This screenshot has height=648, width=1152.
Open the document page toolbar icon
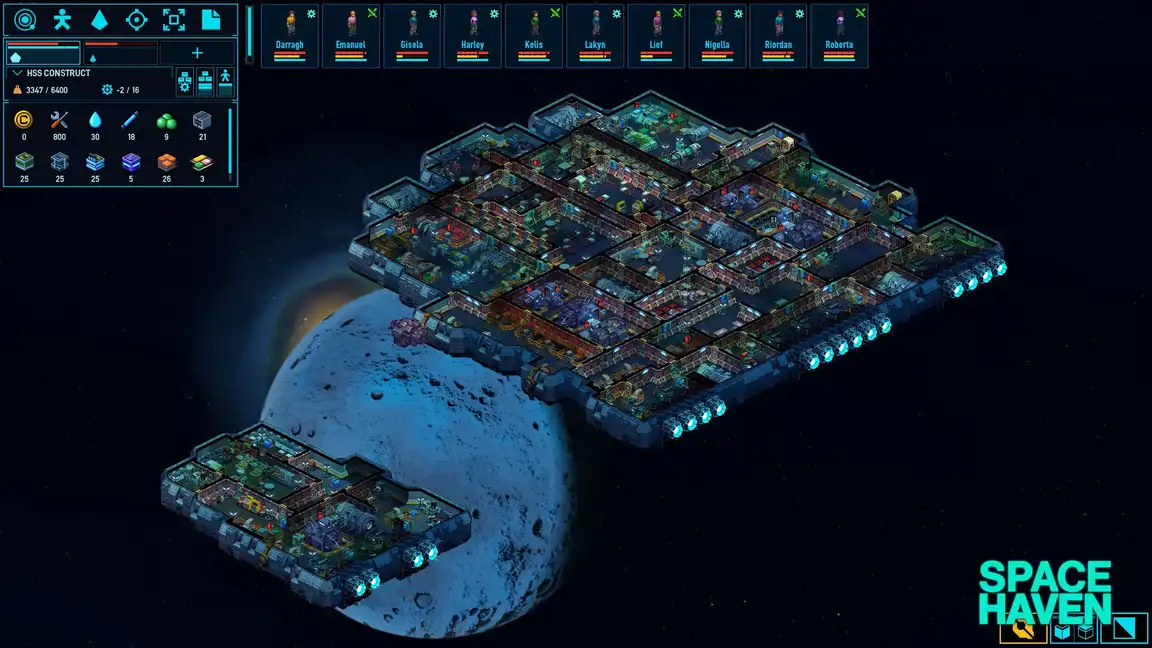[211, 19]
